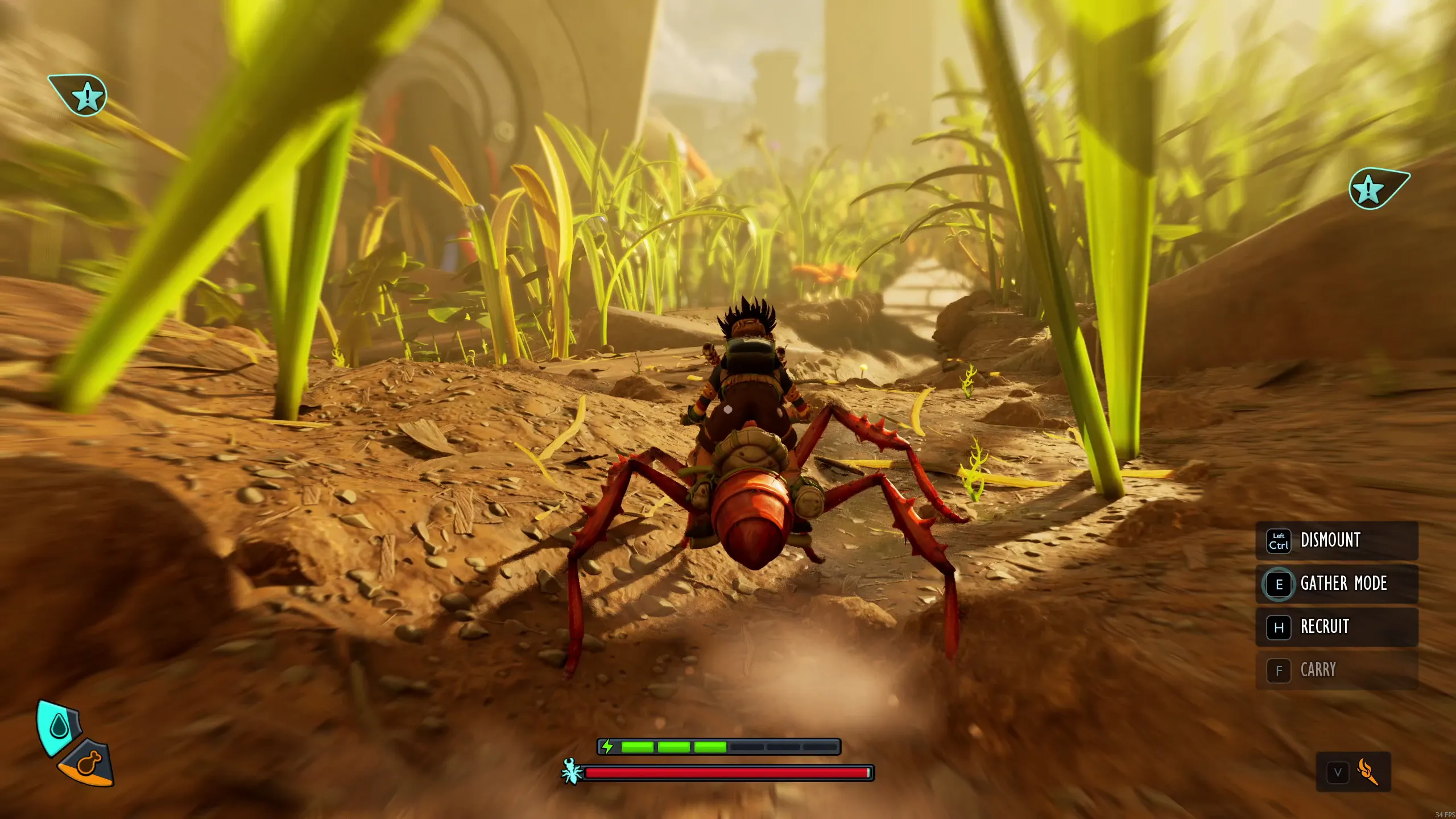Click the H key badge beside Recruit
The image size is (1456, 819).
pos(1279,627)
